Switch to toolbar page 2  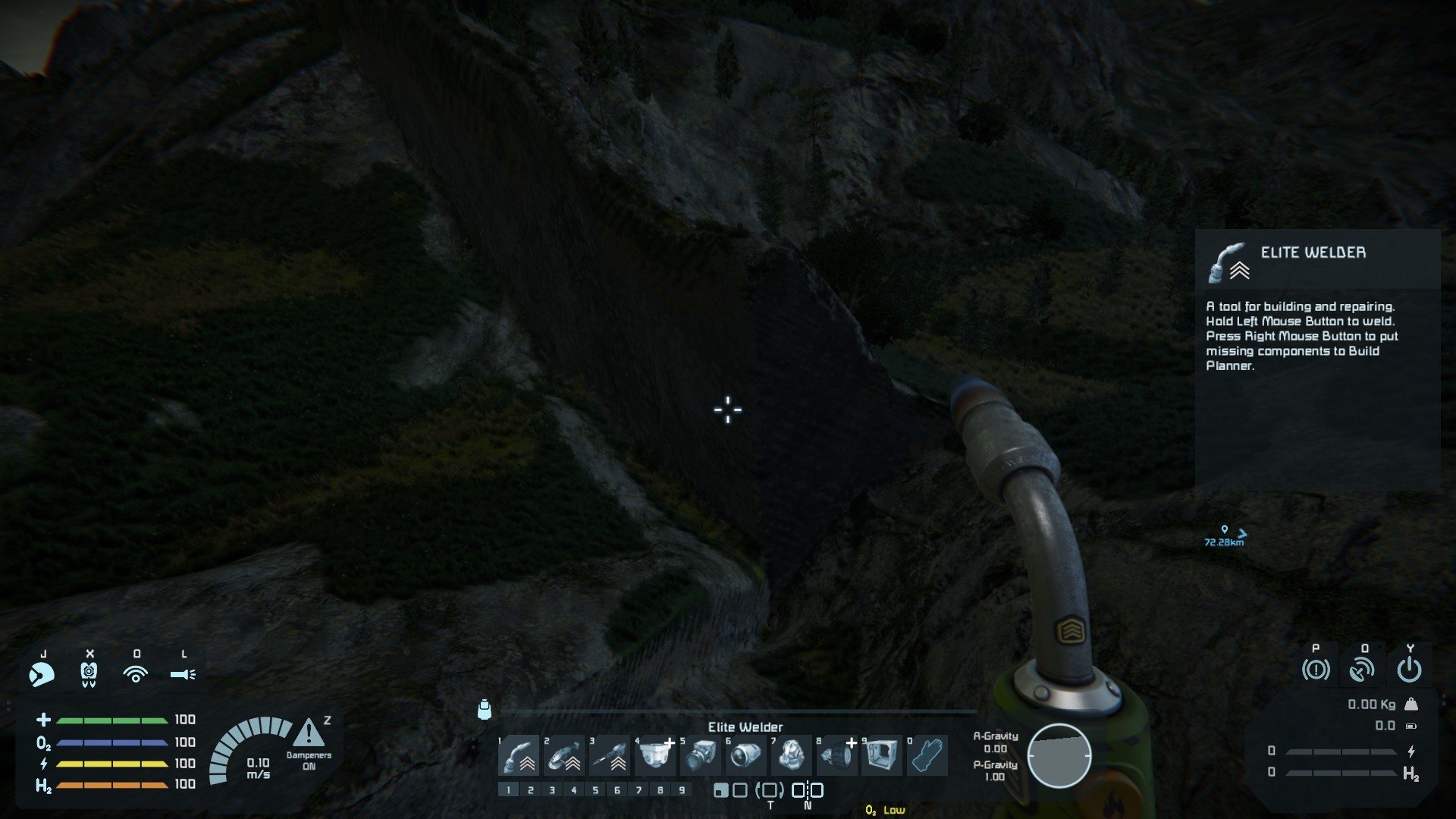tap(530, 790)
